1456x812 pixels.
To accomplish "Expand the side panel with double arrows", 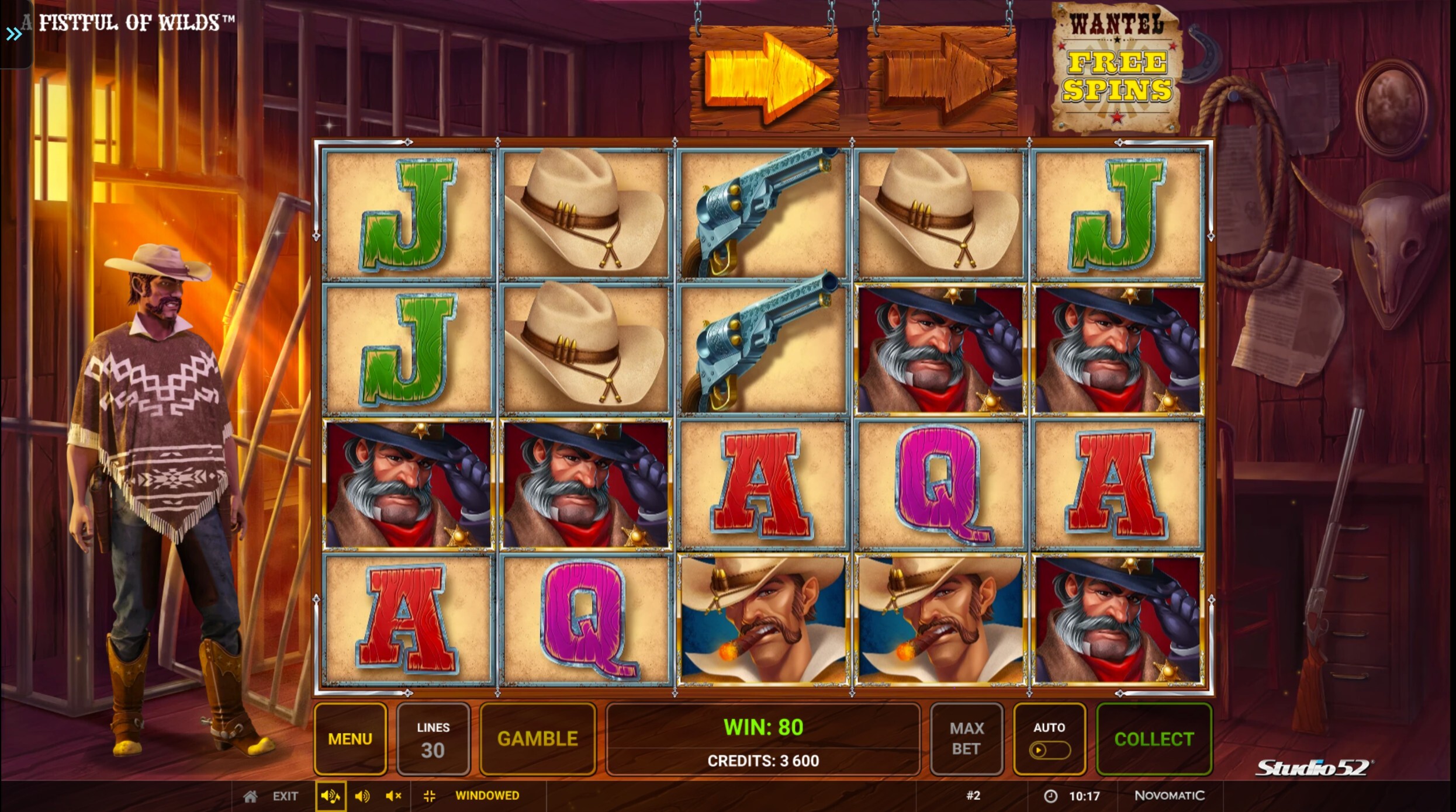I will (14, 34).
